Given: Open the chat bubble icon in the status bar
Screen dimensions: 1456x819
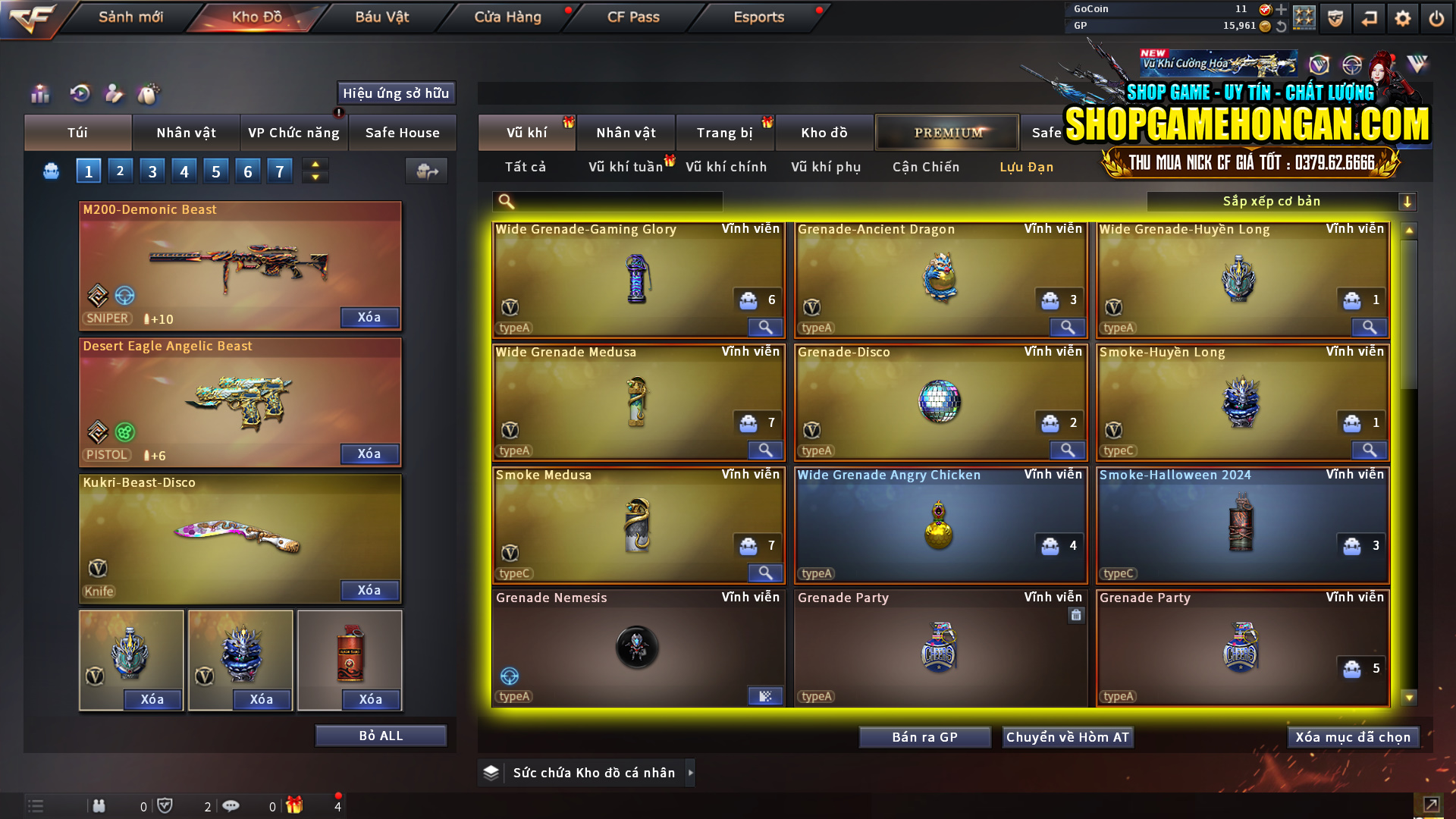Looking at the screenshot, I should [x=231, y=805].
